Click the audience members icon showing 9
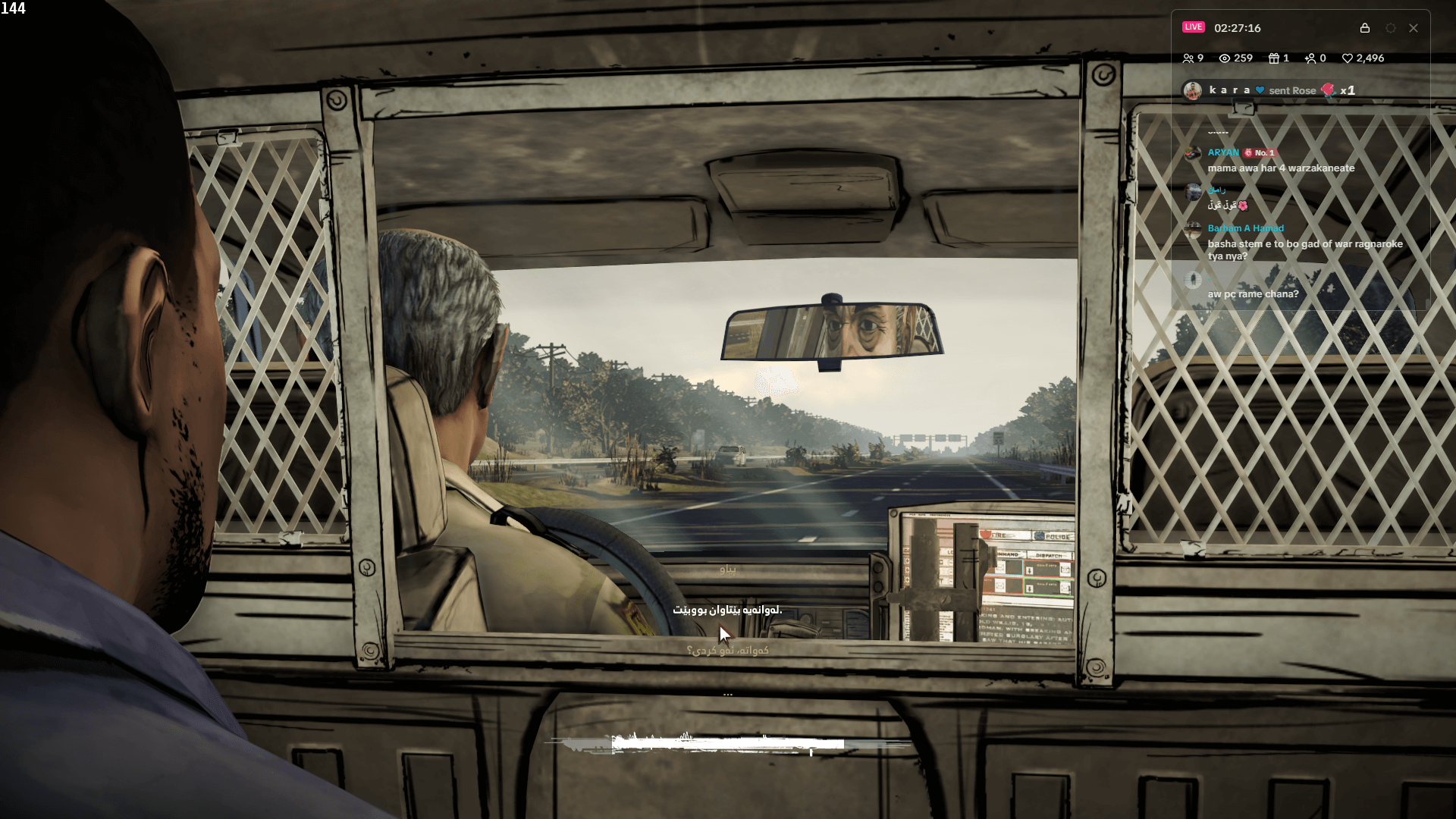This screenshot has height=819, width=1456. click(1191, 58)
